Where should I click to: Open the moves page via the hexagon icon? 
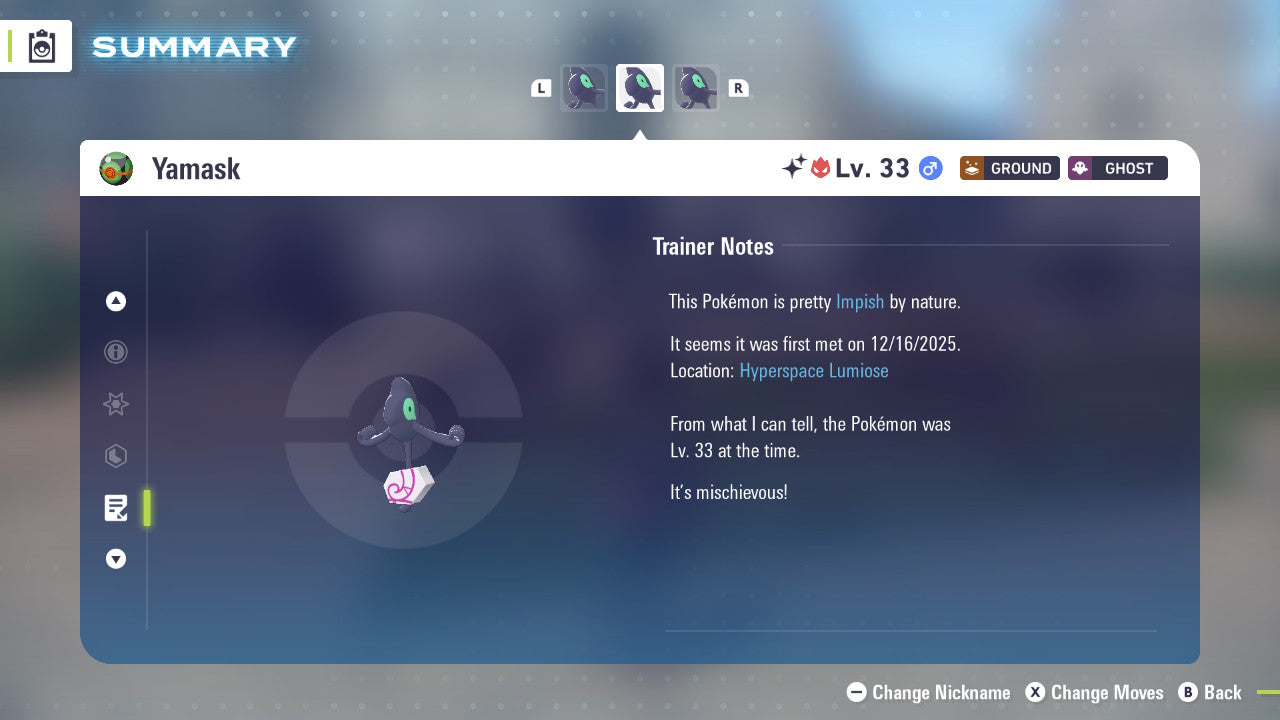tap(116, 456)
